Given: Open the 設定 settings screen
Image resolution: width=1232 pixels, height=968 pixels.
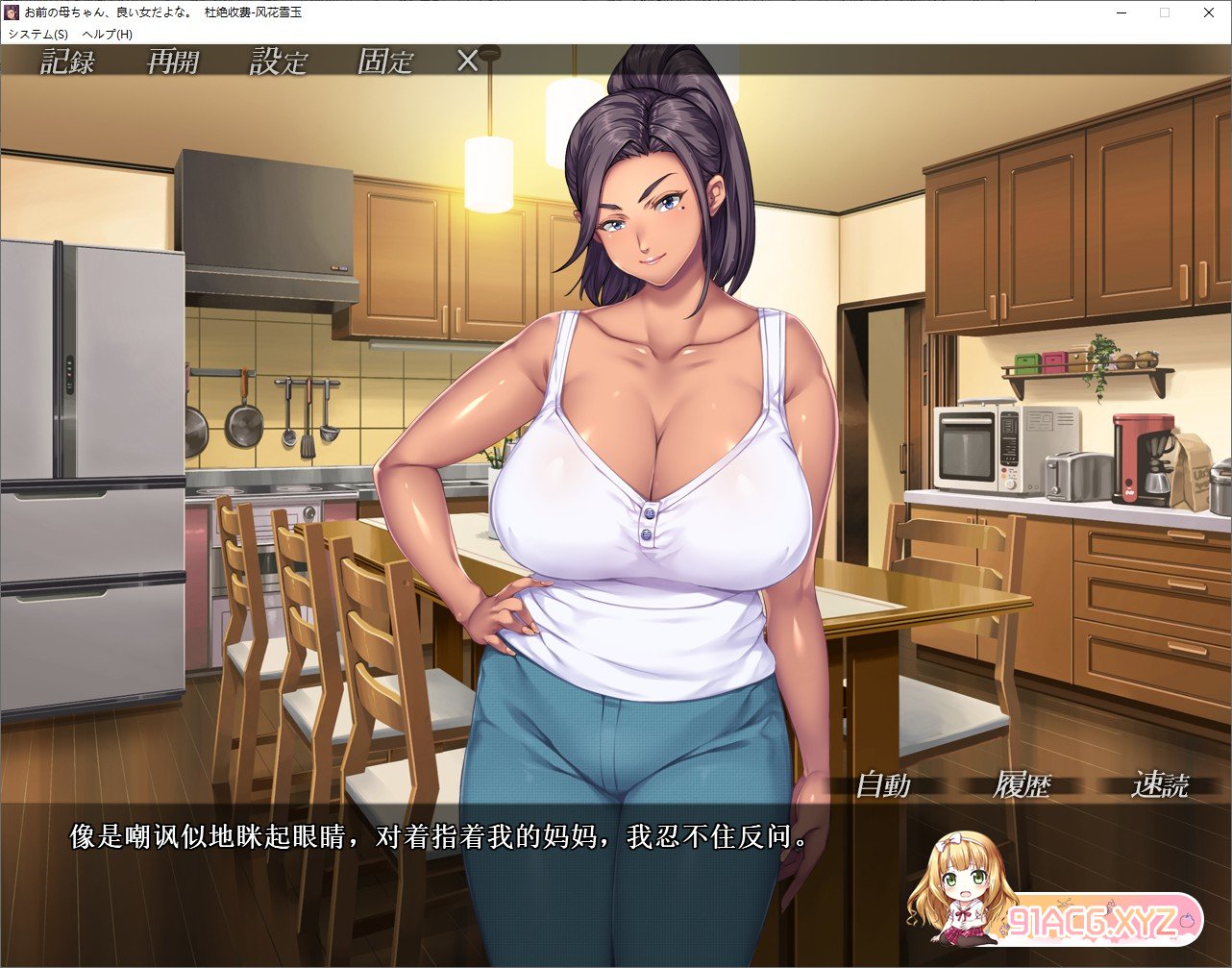Looking at the screenshot, I should coord(279,62).
